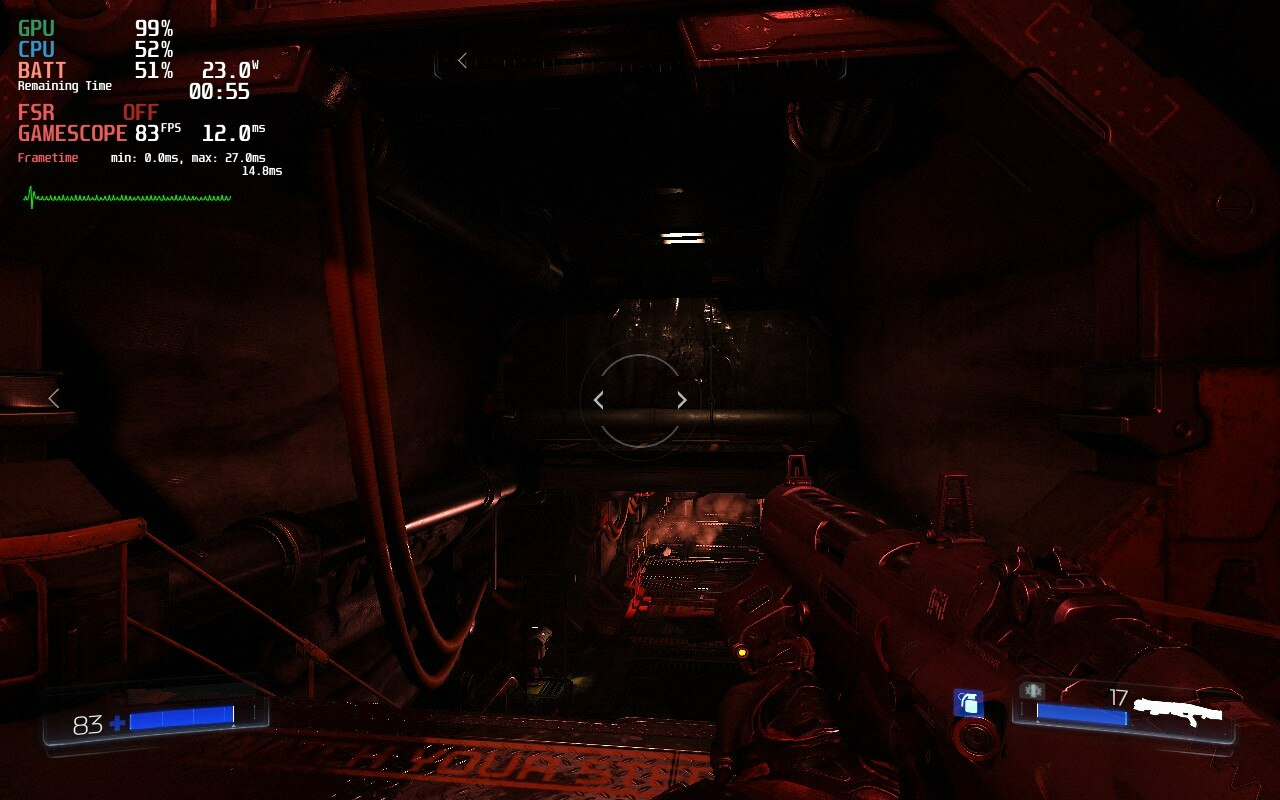1280x800 pixels.
Task: Click the left weapon wheel chevron
Action: pyautogui.click(x=598, y=399)
